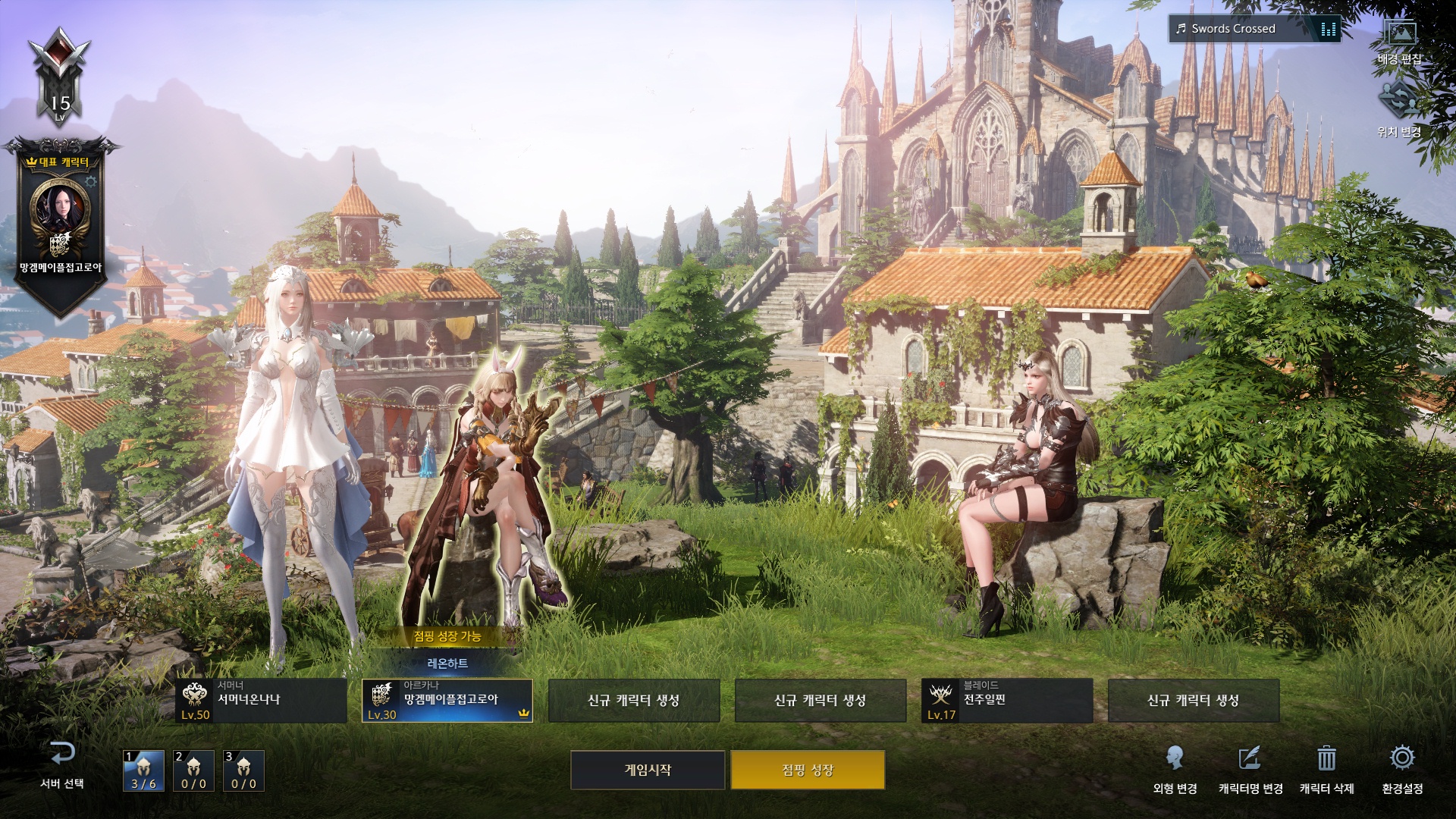Select the 서머너온나 Lv.50 character slot
Screen dimensions: 1456x819
pos(261,700)
